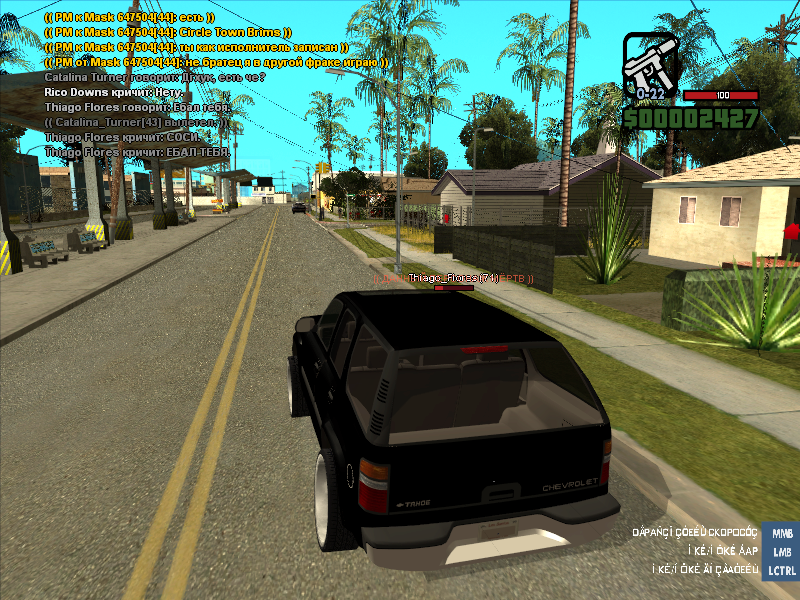Click Catalina Turner's spoken chat message
Image resolution: width=800 pixels, height=600 pixels.
pos(155,77)
